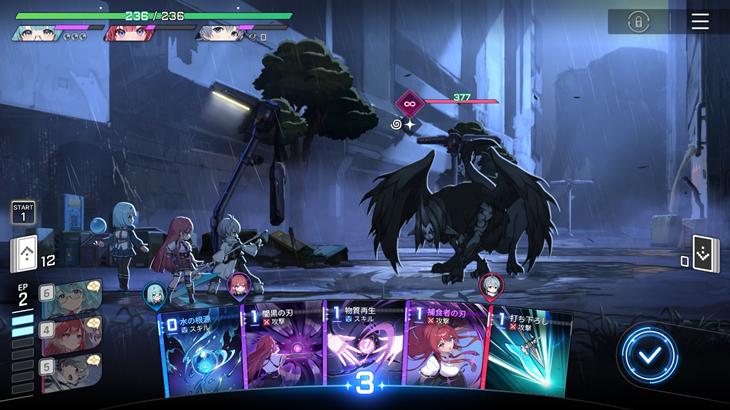This screenshot has width=730, height=410.
Task: Pick the 捕食者の刃 attack card
Action: pos(443,355)
